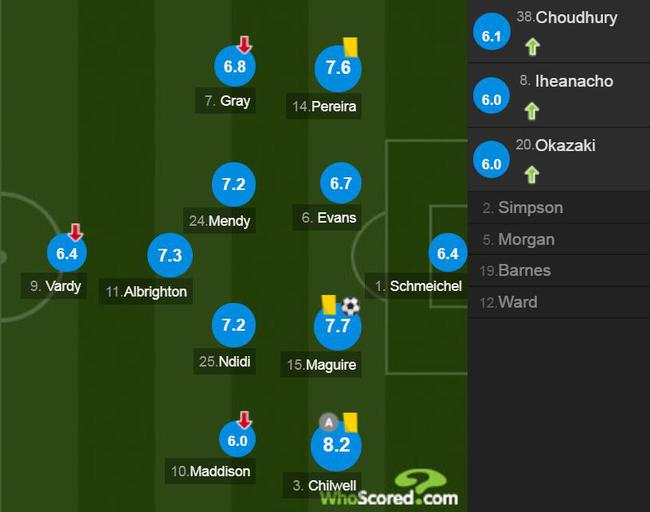Select unused substitute Simpson
This screenshot has width=650, height=512.
point(530,208)
